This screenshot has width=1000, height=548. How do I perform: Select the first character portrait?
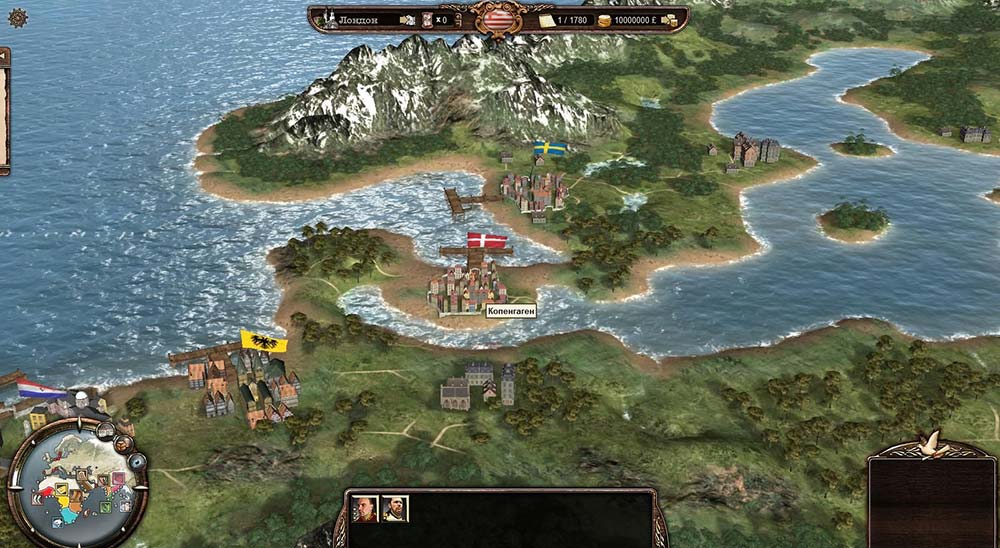pyautogui.click(x=365, y=509)
